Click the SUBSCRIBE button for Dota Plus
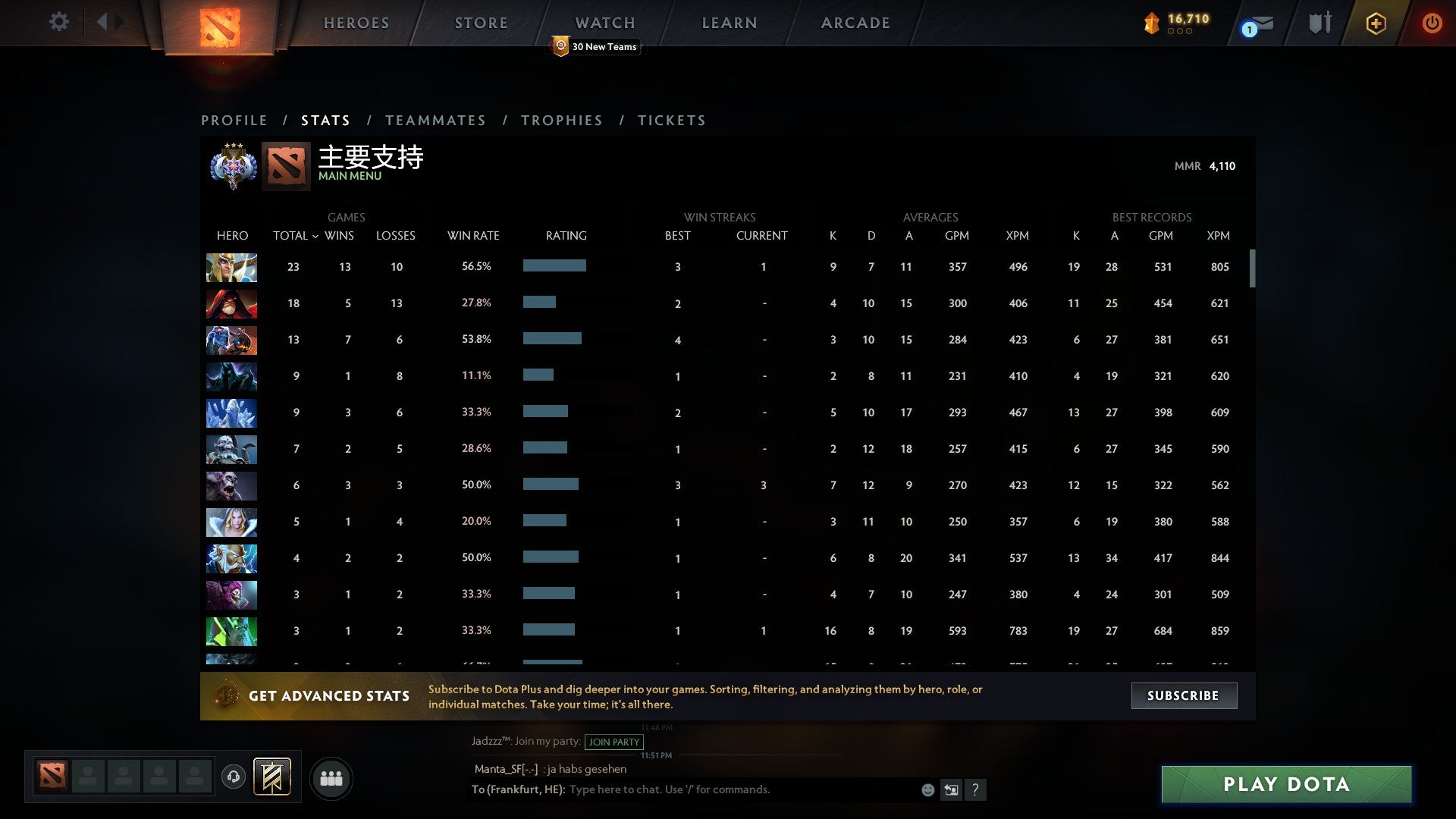The width and height of the screenshot is (1456, 819). (1183, 695)
